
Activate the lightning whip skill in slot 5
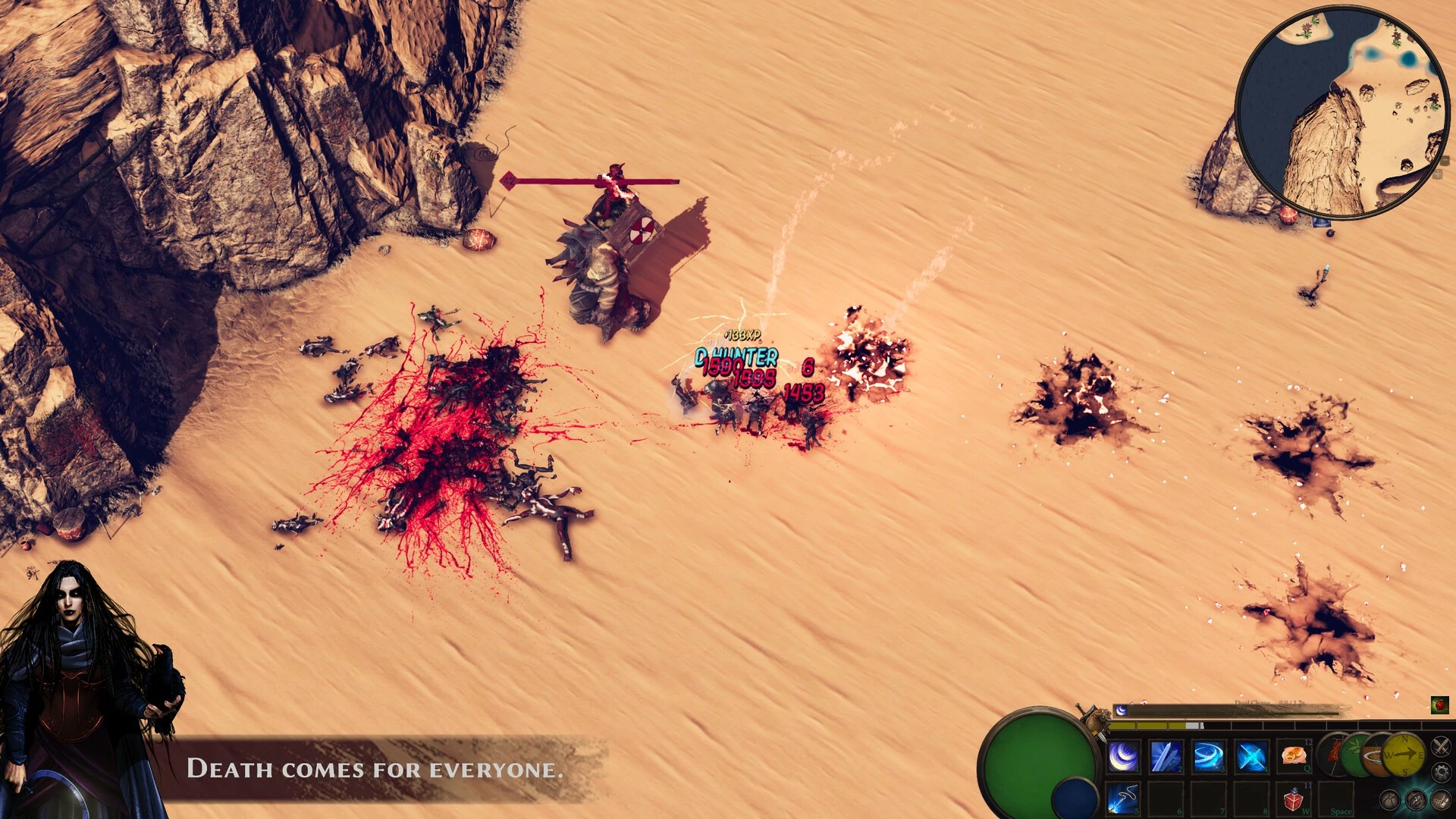pyautogui.click(x=1123, y=799)
